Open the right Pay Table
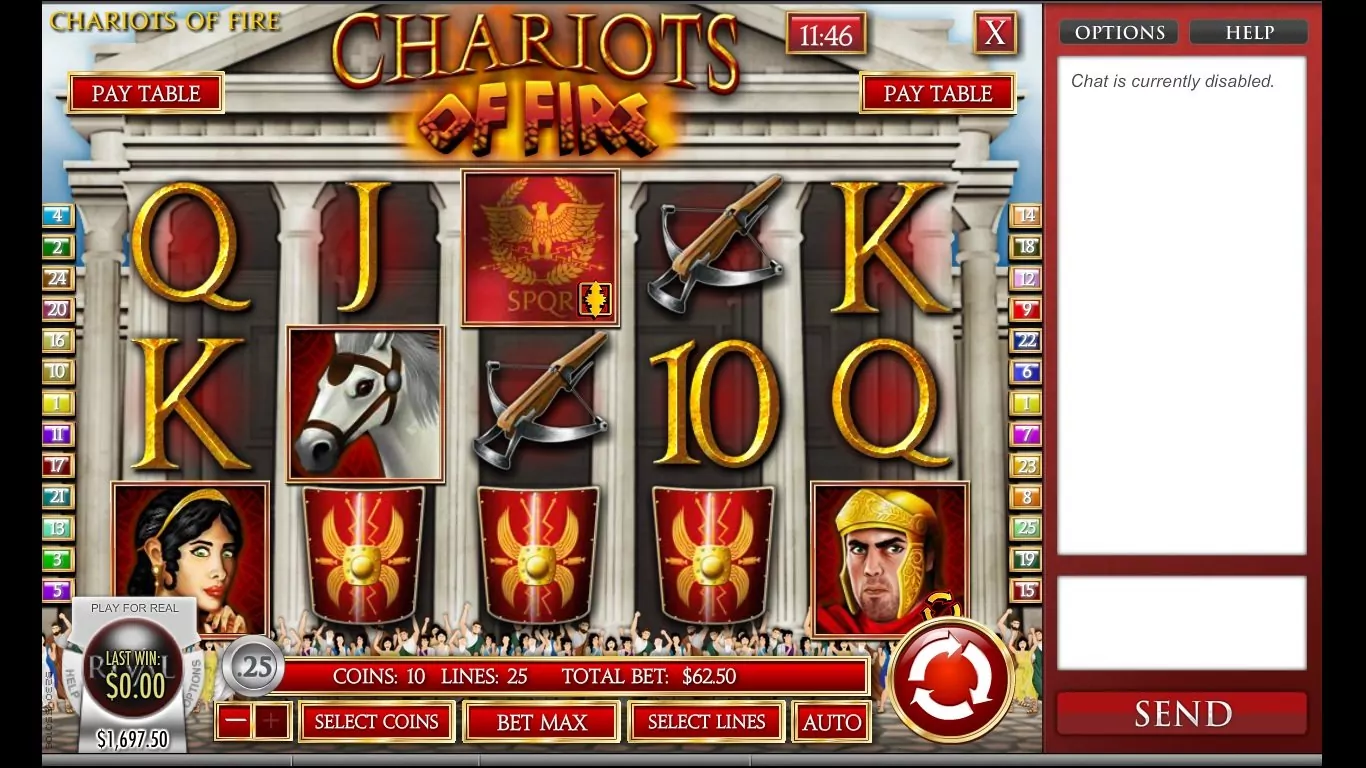Viewport: 1366px width, 768px height. pos(937,93)
